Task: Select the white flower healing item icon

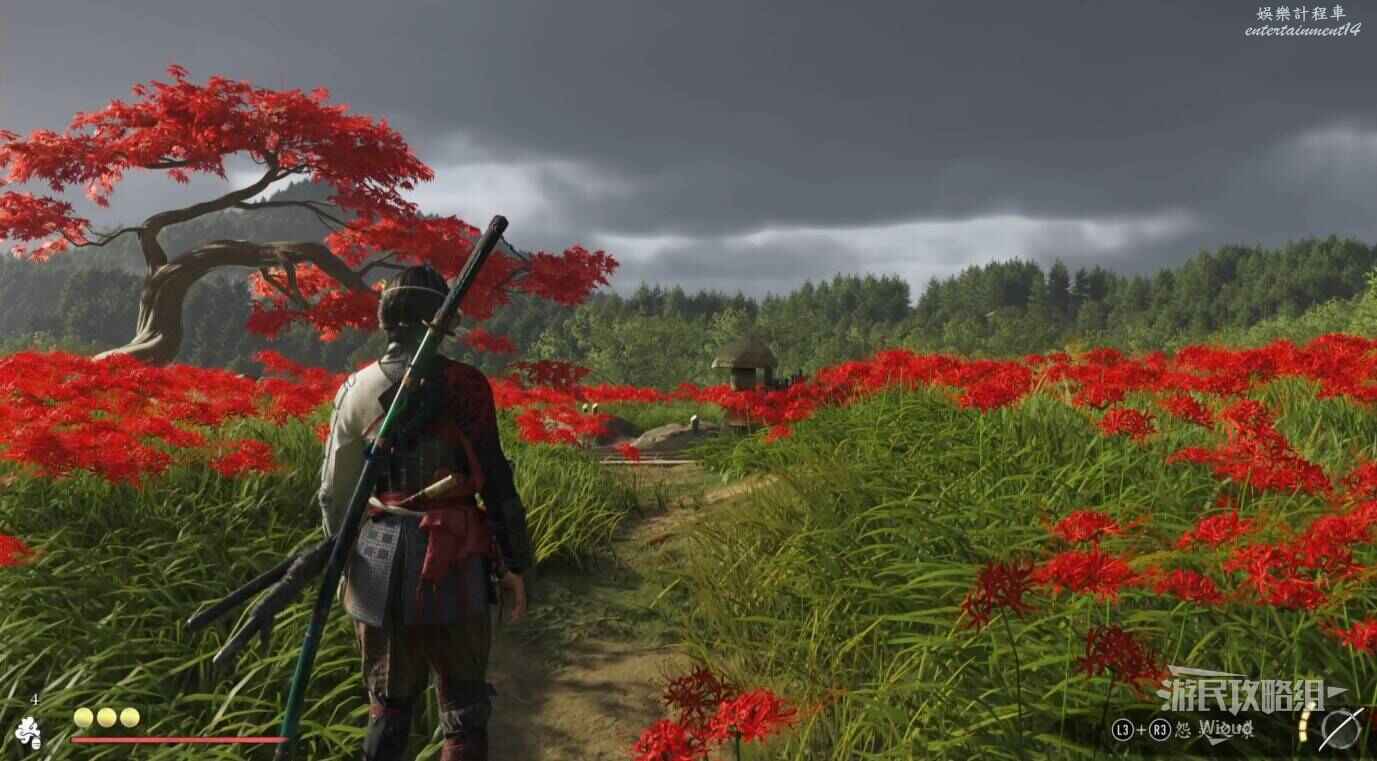Action: click(x=28, y=733)
